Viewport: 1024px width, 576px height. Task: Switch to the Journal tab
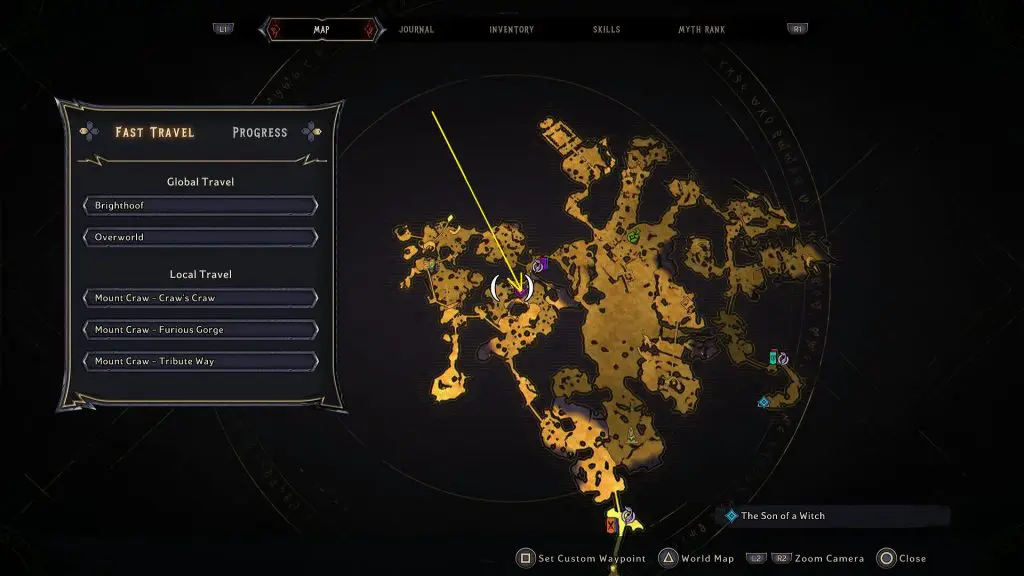coord(416,30)
